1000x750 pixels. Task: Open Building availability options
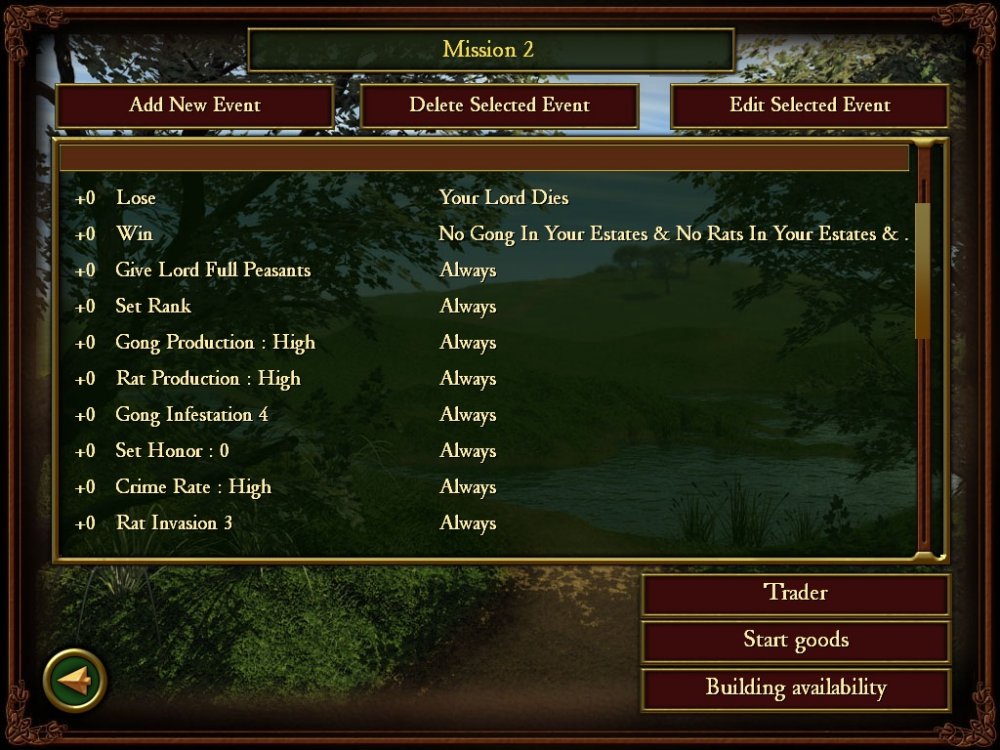795,688
